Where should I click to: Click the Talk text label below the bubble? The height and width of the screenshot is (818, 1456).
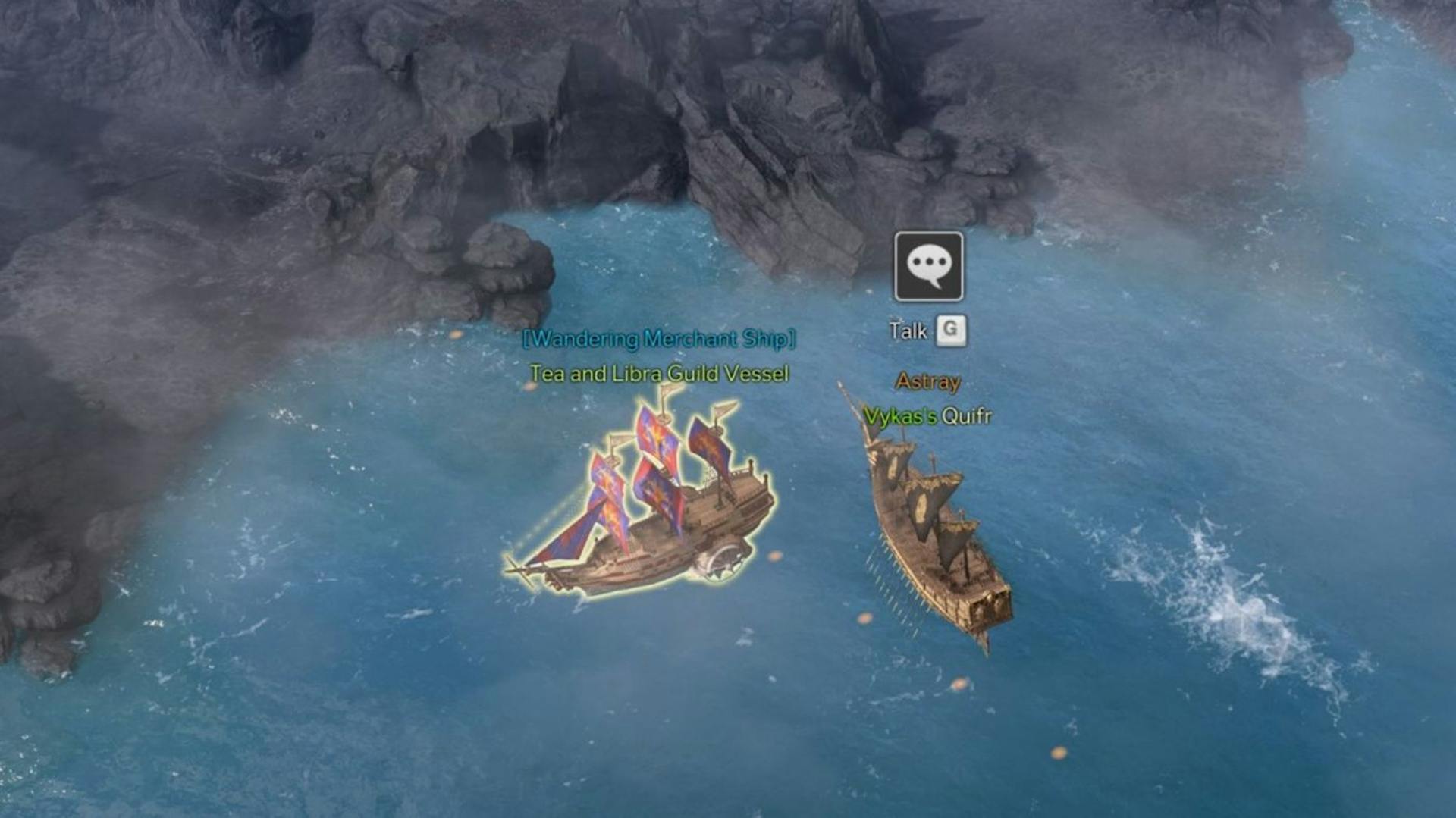908,331
